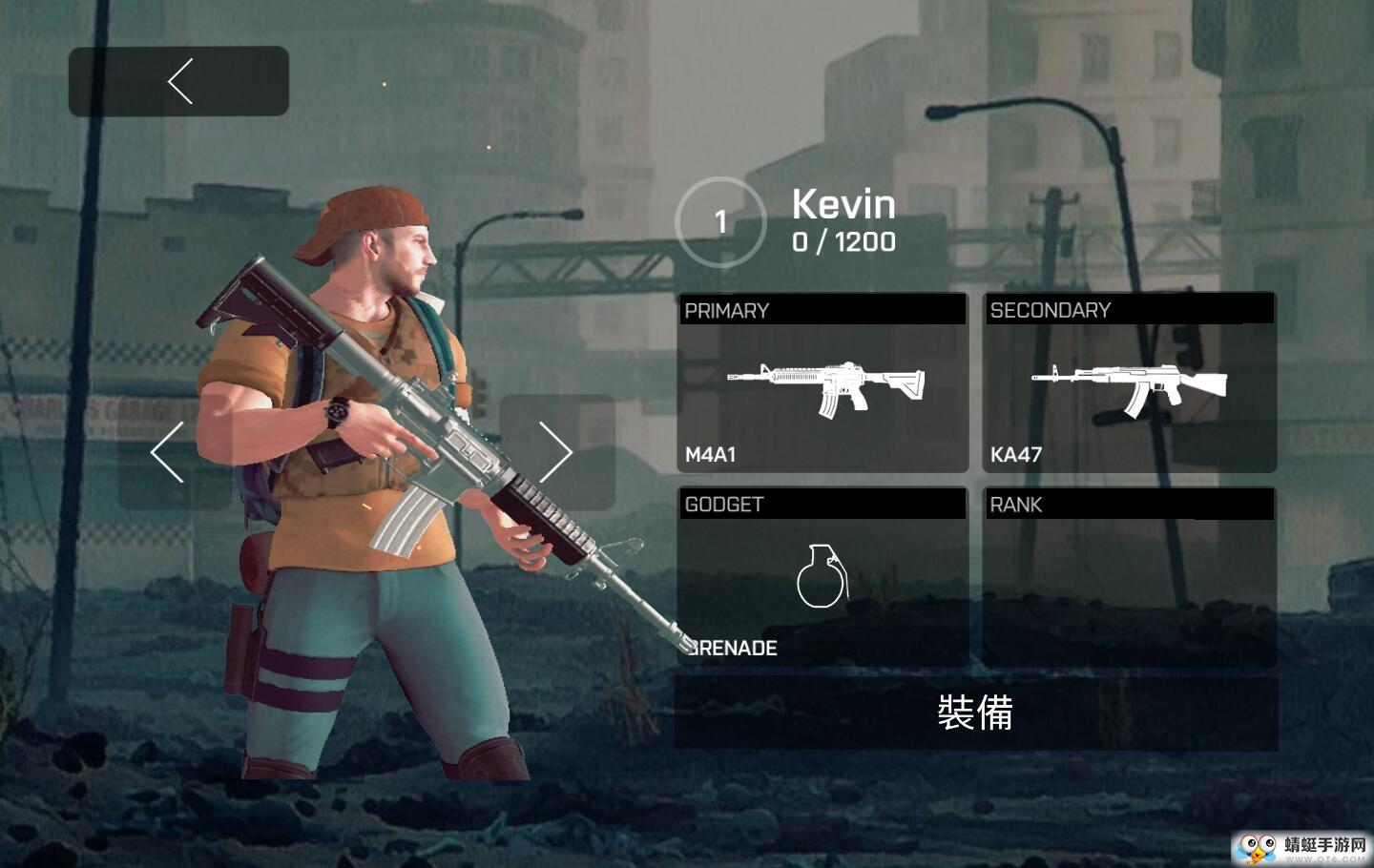
Task: Open the empty RANK panel
Action: pyautogui.click(x=1130, y=577)
